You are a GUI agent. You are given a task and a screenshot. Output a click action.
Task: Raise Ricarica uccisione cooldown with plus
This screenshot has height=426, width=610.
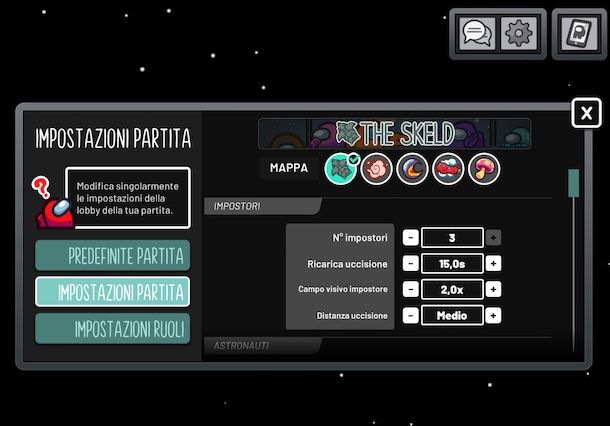[494, 264]
